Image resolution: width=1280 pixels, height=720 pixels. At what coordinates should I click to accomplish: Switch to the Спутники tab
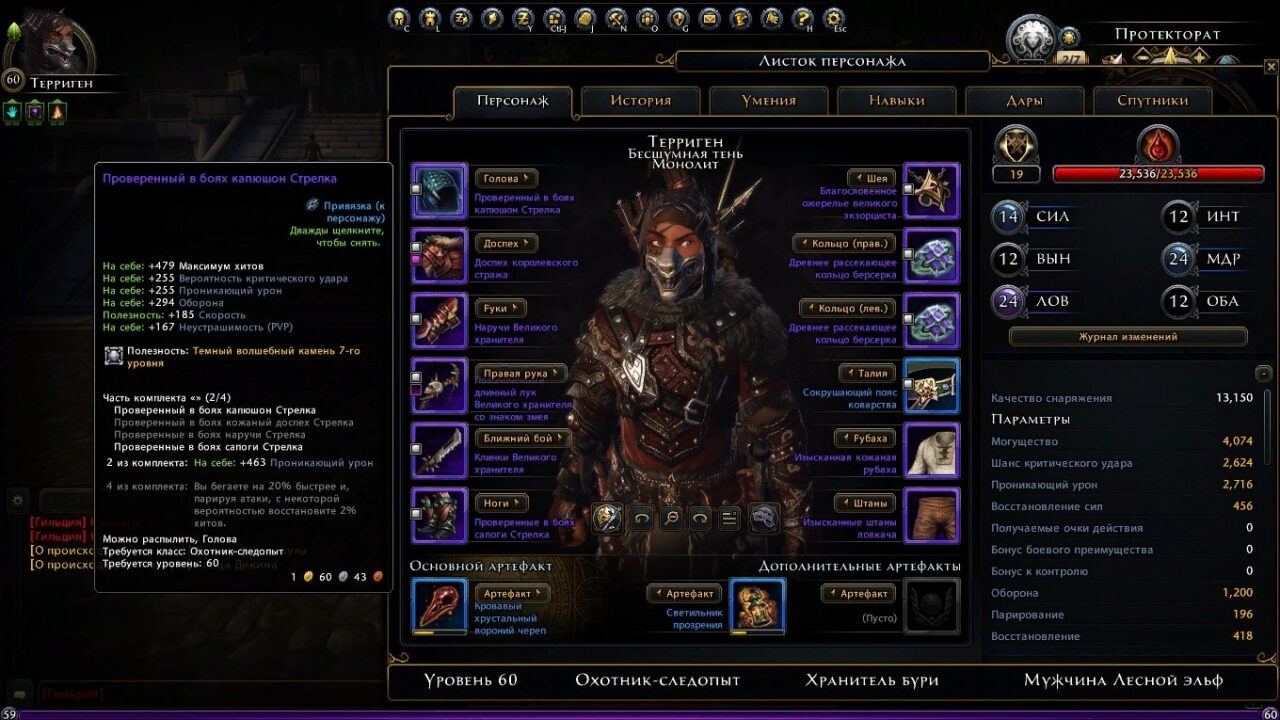(1155, 99)
